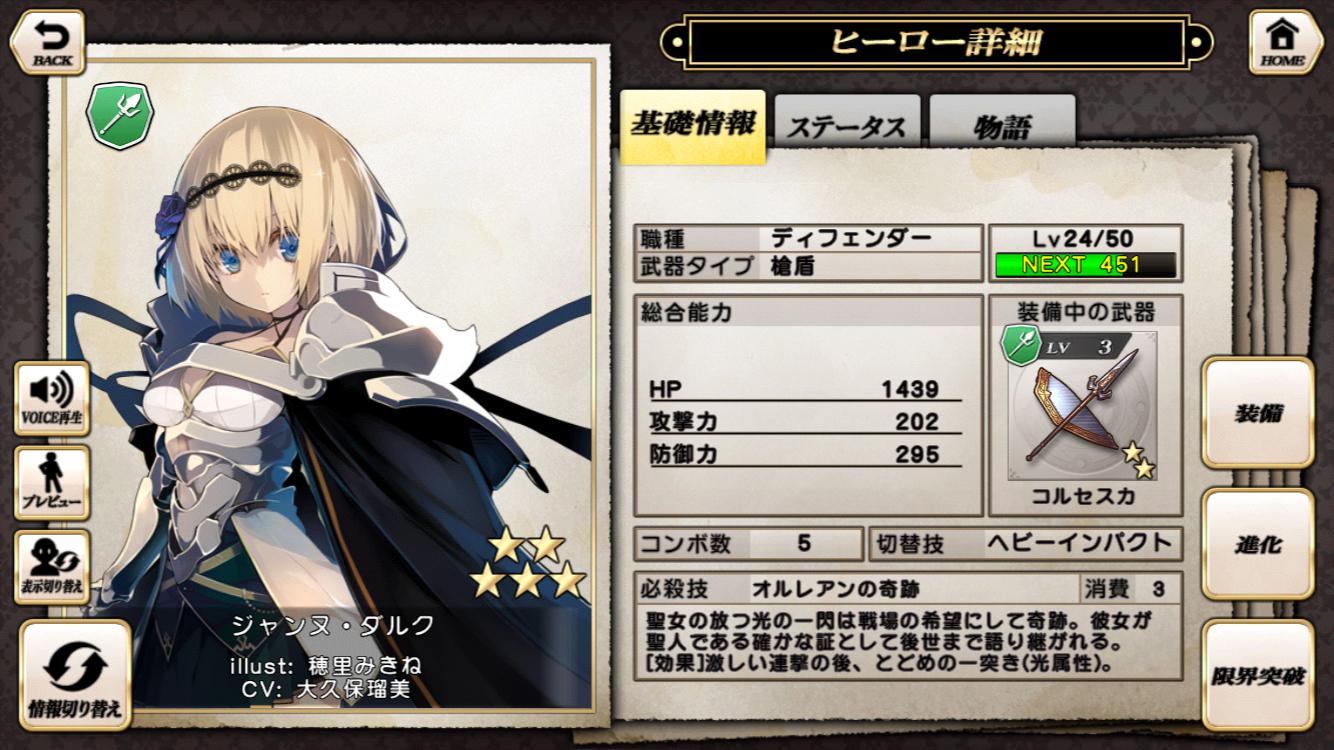1334x750 pixels.
Task: Return to the HOME screen
Action: point(1284,42)
